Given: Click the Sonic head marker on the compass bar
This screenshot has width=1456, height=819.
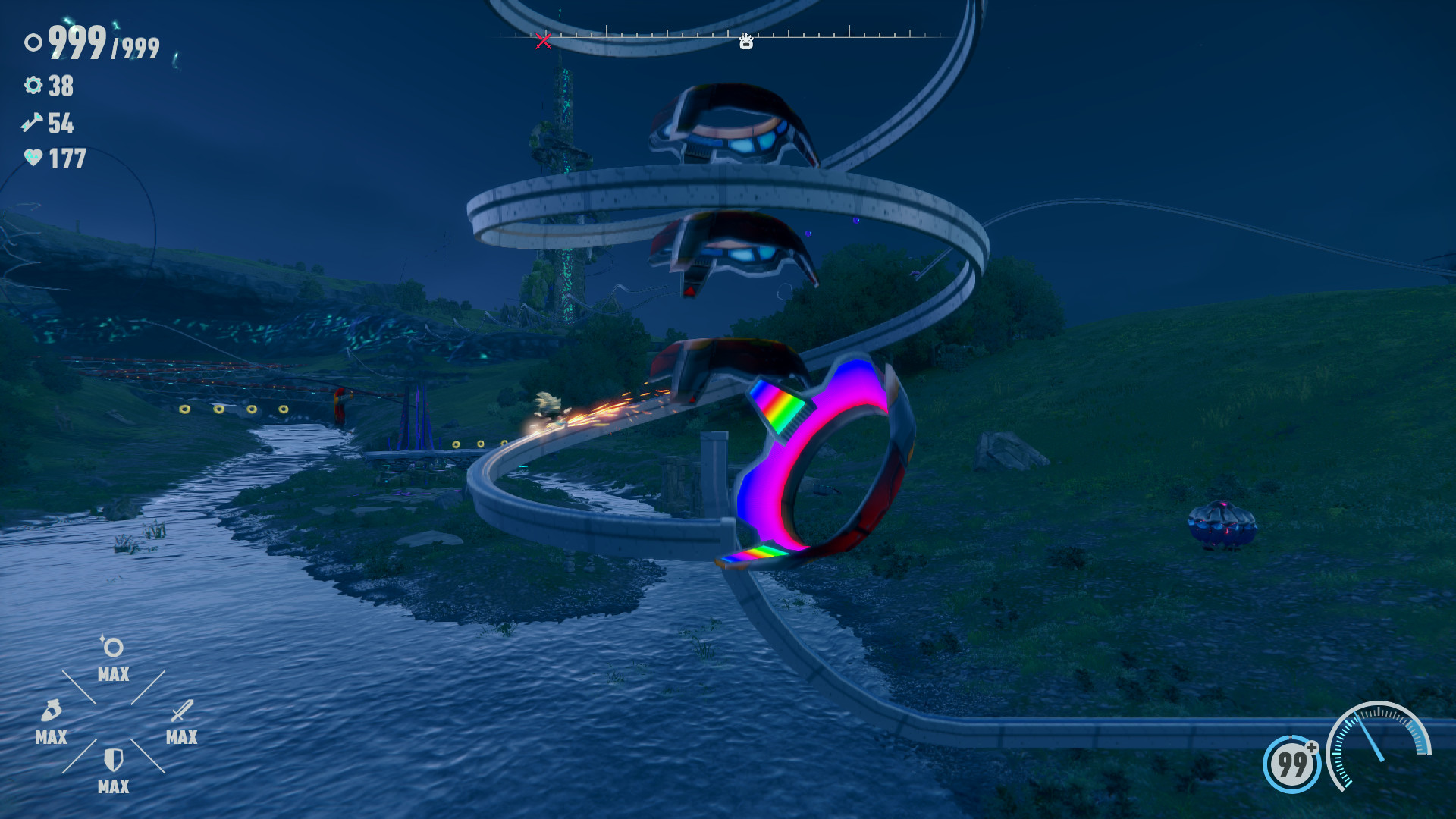Looking at the screenshot, I should tap(747, 42).
